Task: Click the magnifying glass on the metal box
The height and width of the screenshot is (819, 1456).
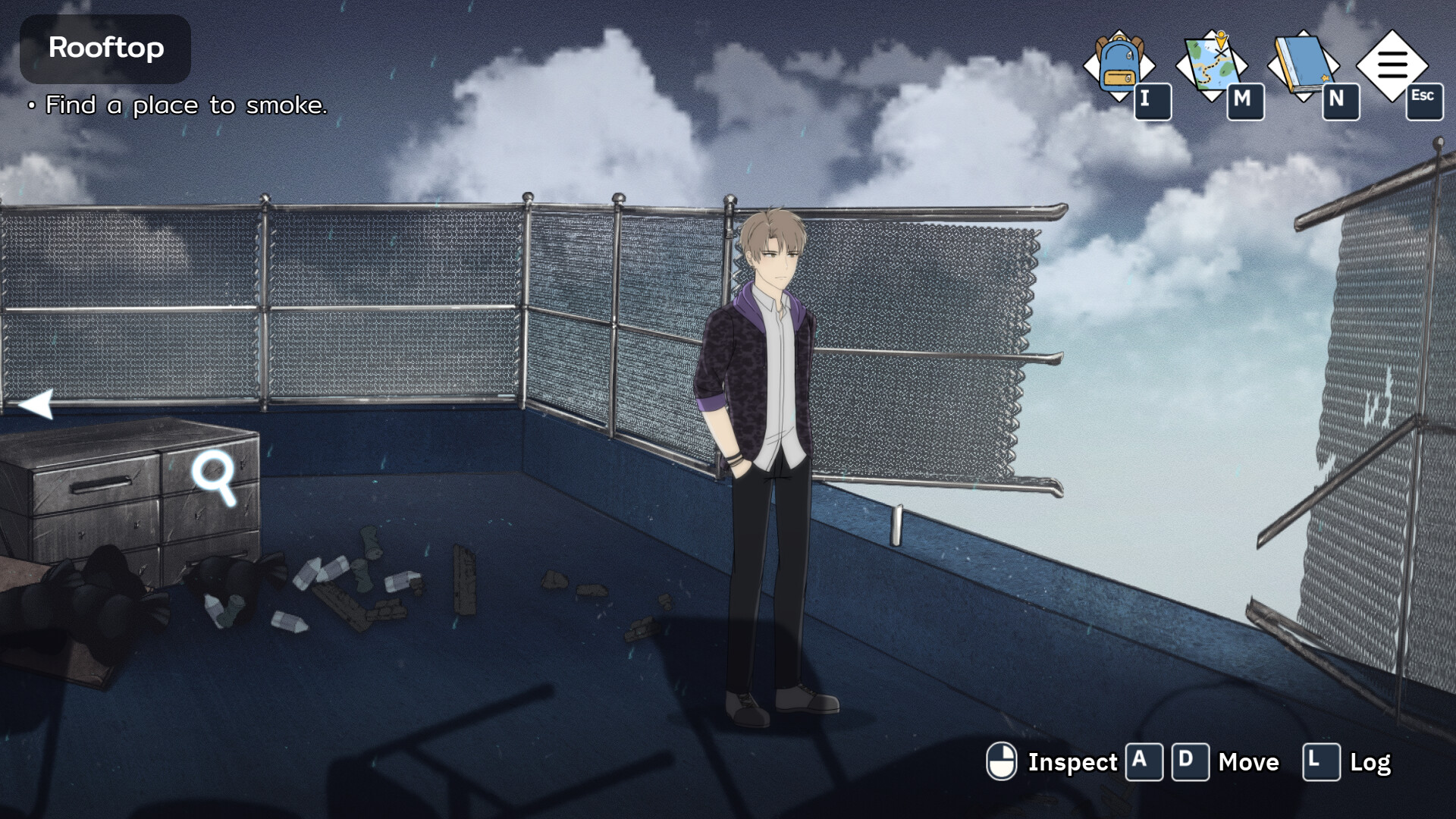Action: point(215,481)
